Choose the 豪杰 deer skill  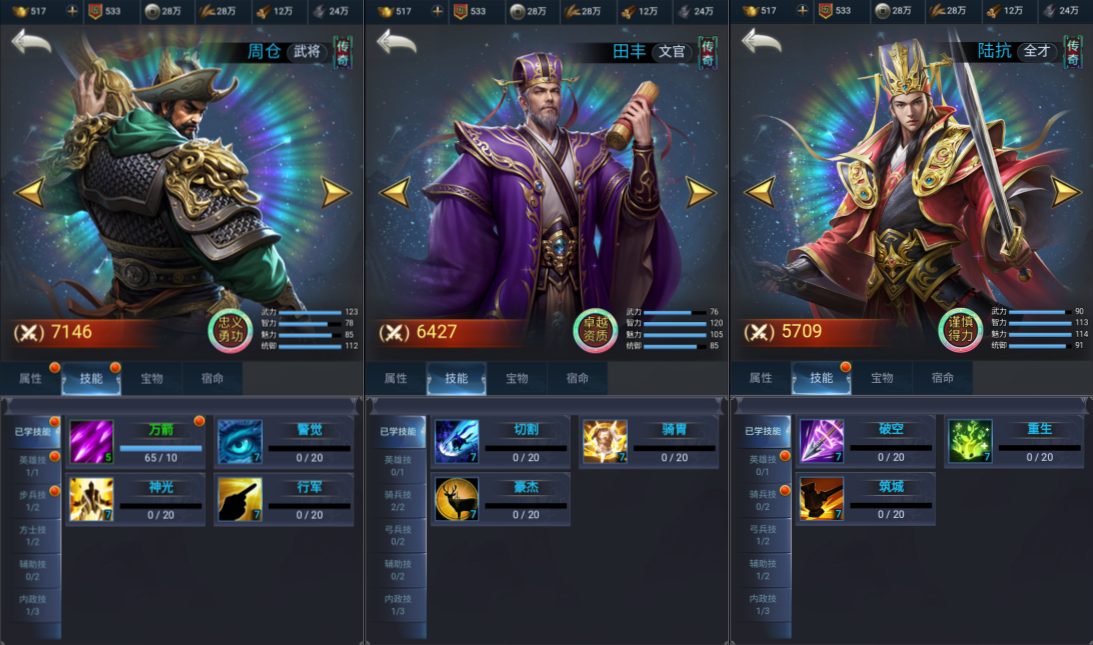[456, 499]
